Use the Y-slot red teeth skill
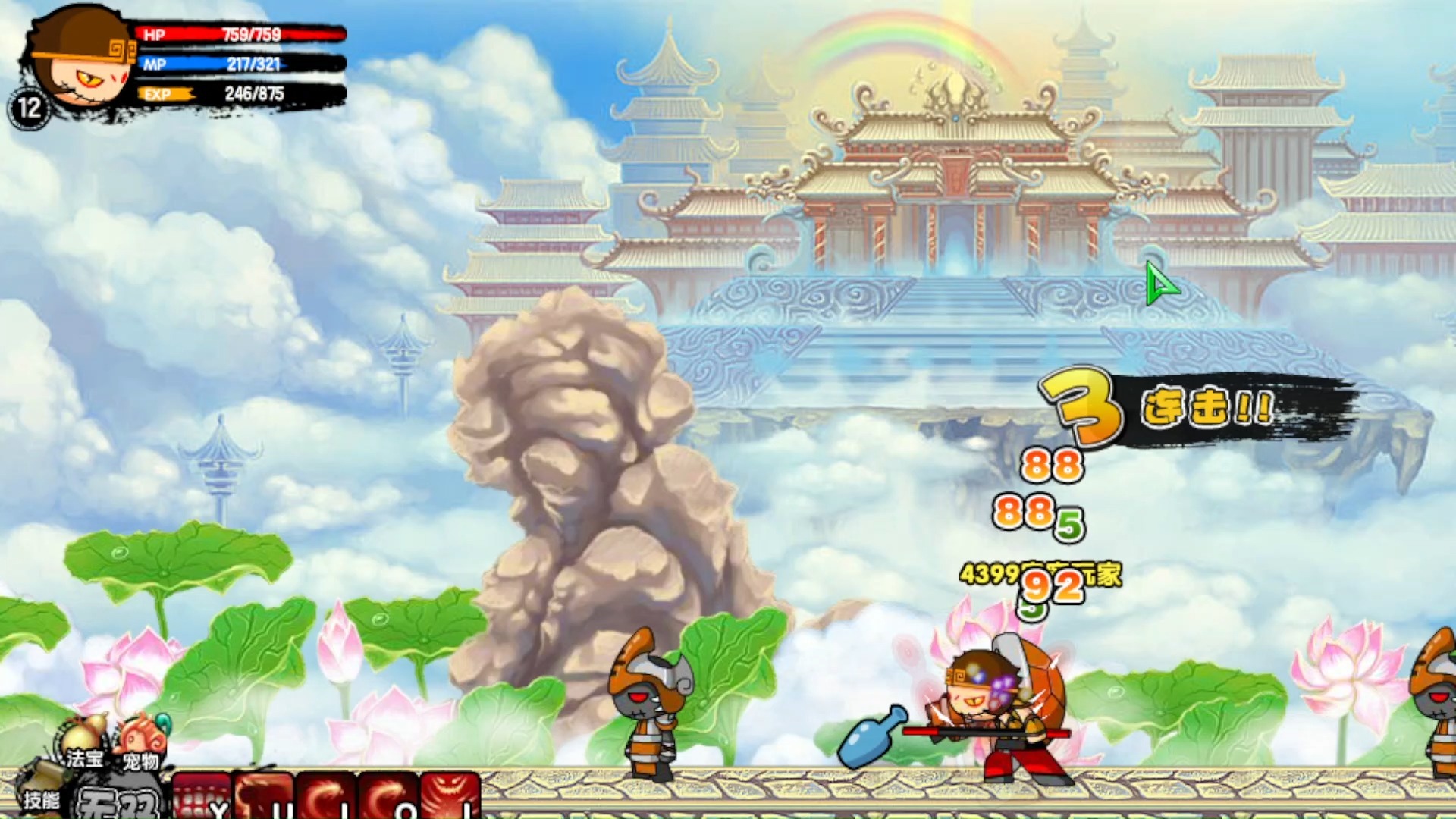This screenshot has width=1456, height=819. tap(202, 796)
